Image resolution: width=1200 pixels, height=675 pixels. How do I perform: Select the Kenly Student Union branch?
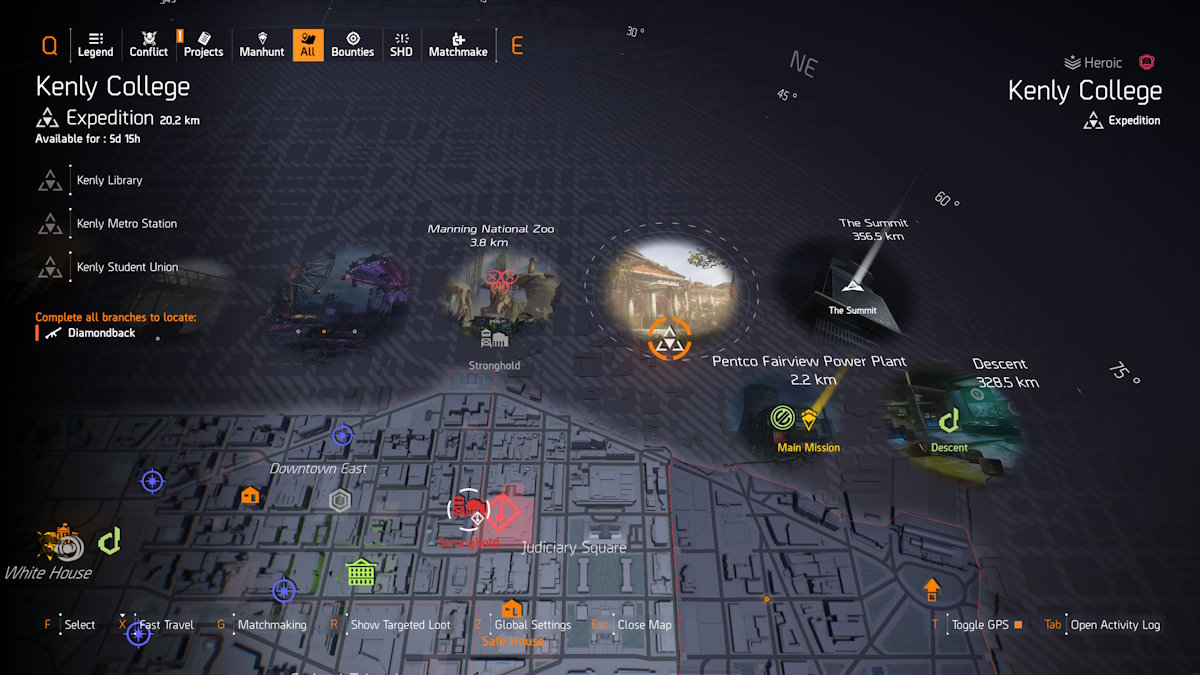[x=127, y=267]
